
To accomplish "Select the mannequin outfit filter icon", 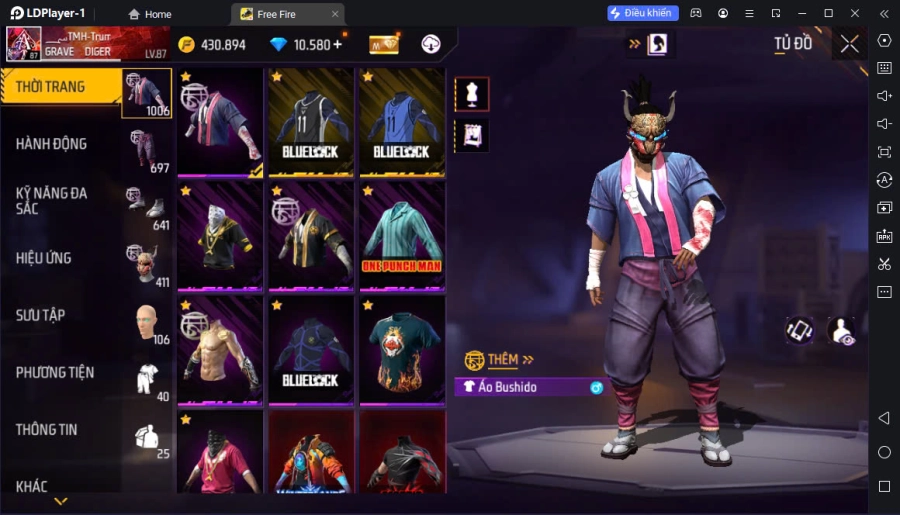I will 472,94.
